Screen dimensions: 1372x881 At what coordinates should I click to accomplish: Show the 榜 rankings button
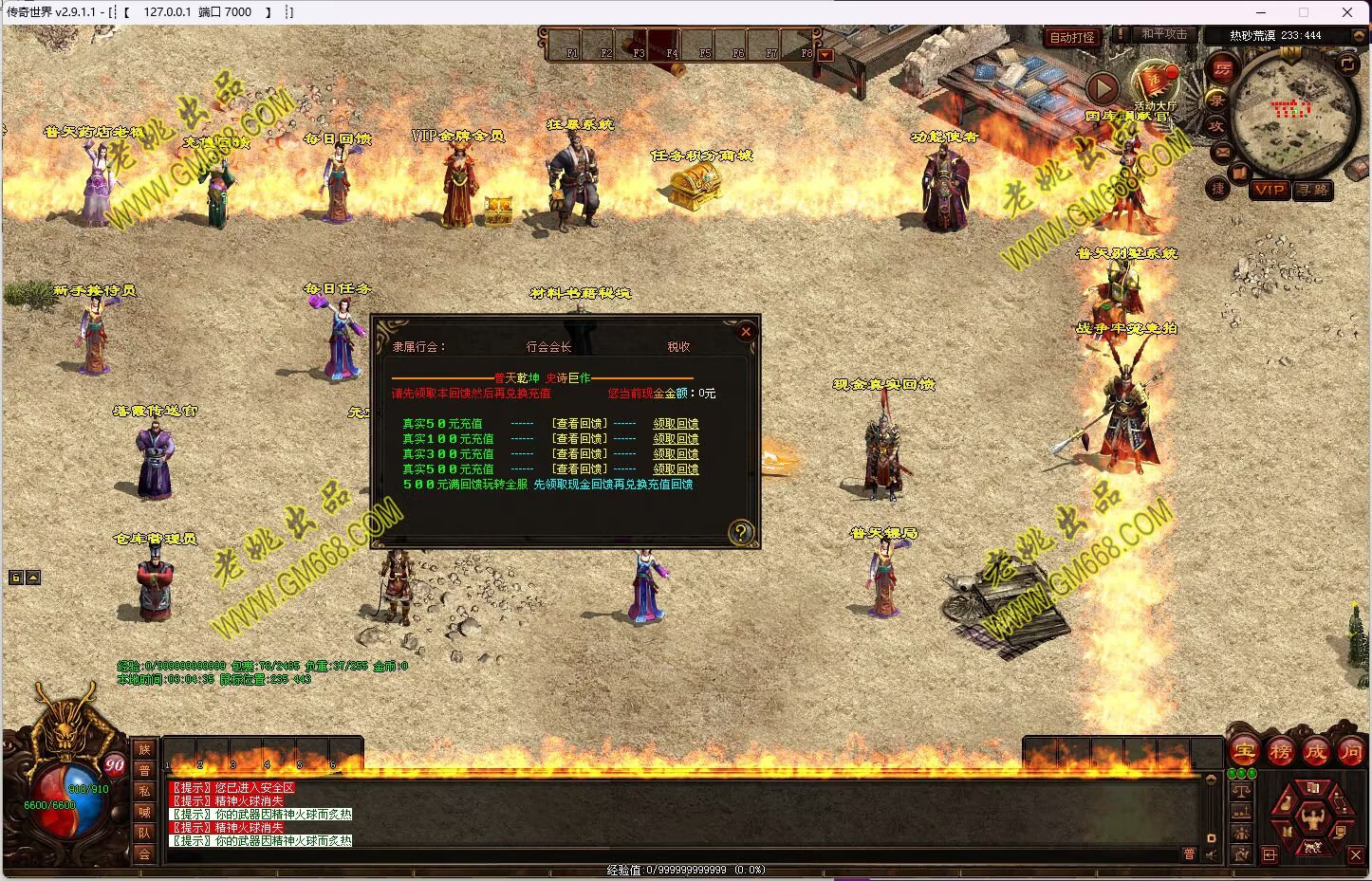tap(1280, 752)
